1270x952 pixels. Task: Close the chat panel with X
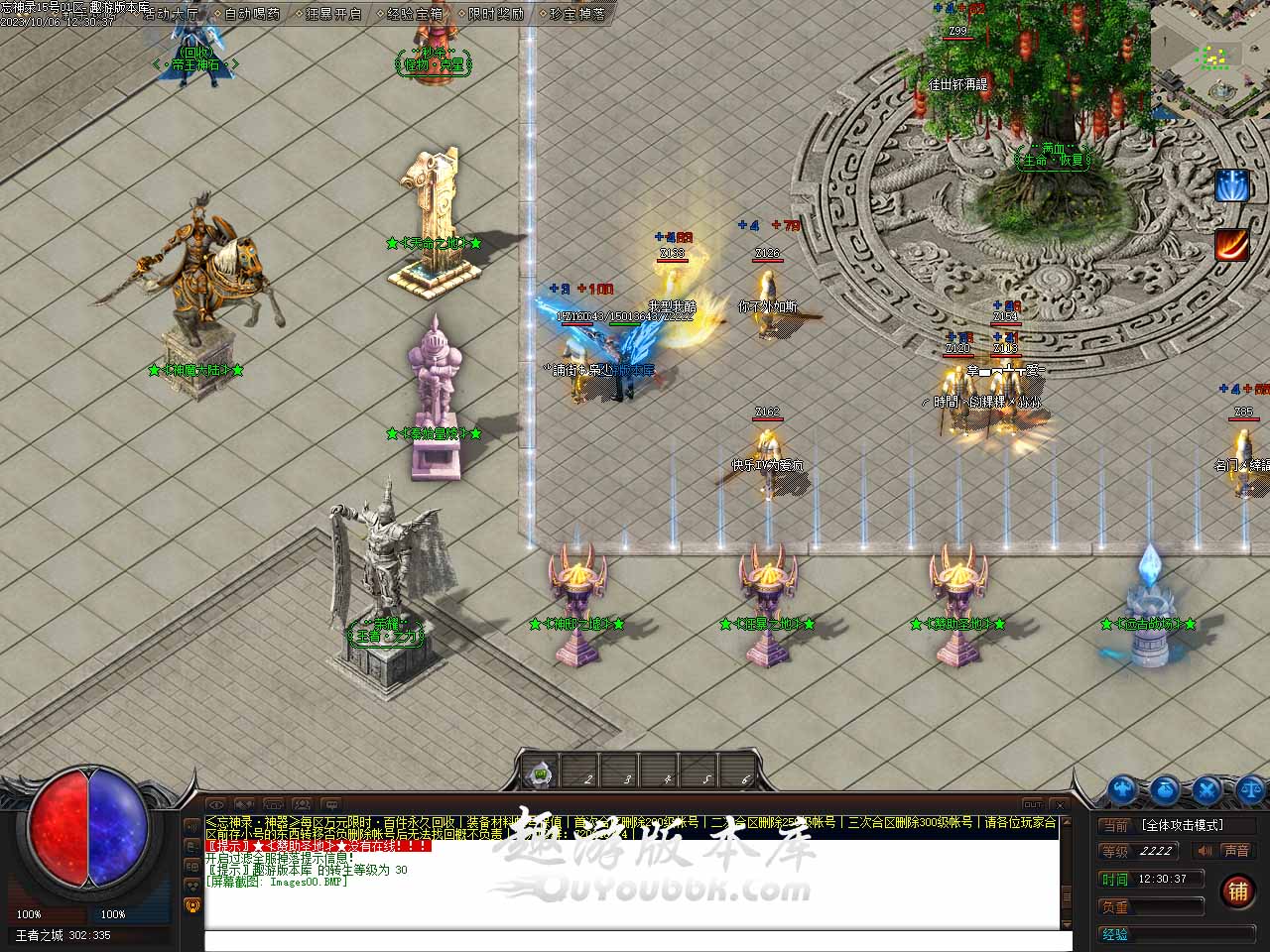coord(1060,804)
